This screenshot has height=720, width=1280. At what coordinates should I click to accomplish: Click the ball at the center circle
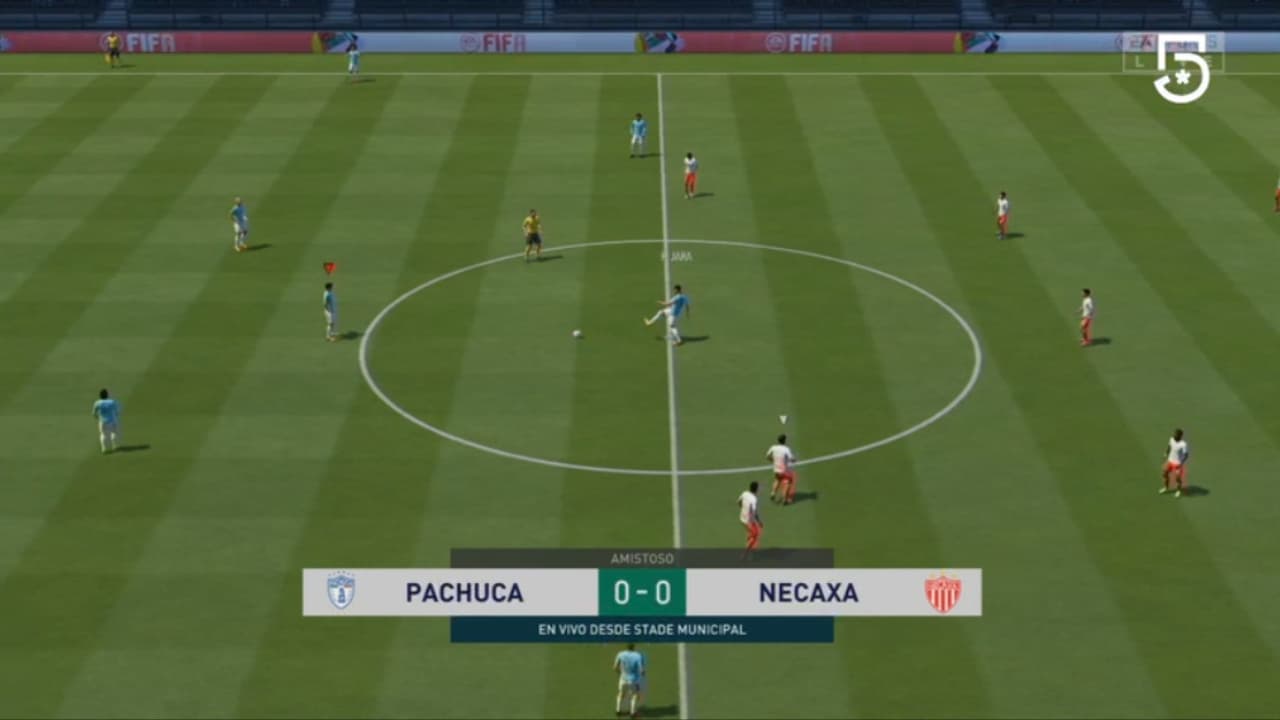pos(578,331)
